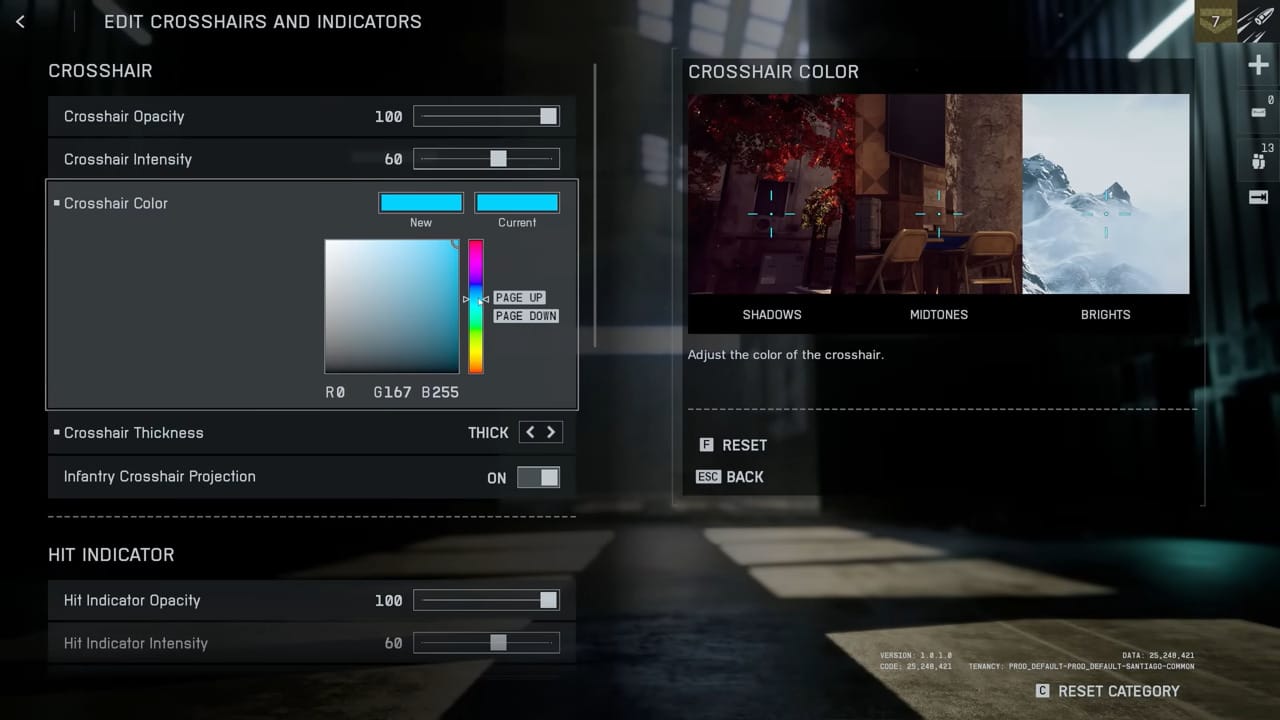Toggle Infantry Crosshair Projection off
Viewport: 1280px width, 720px height.
coord(538,477)
